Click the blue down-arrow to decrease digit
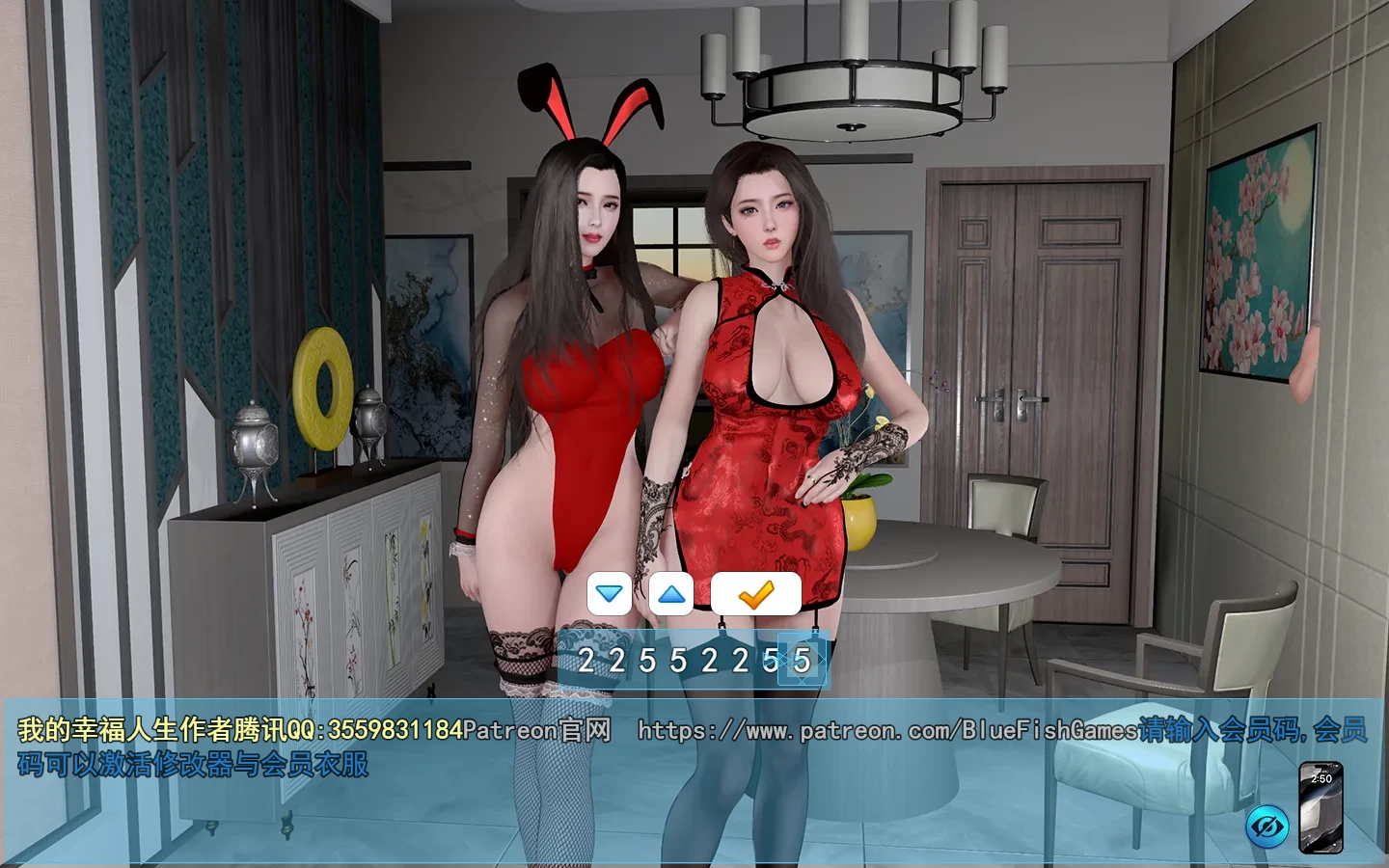Image resolution: width=1389 pixels, height=868 pixels. 608,593
